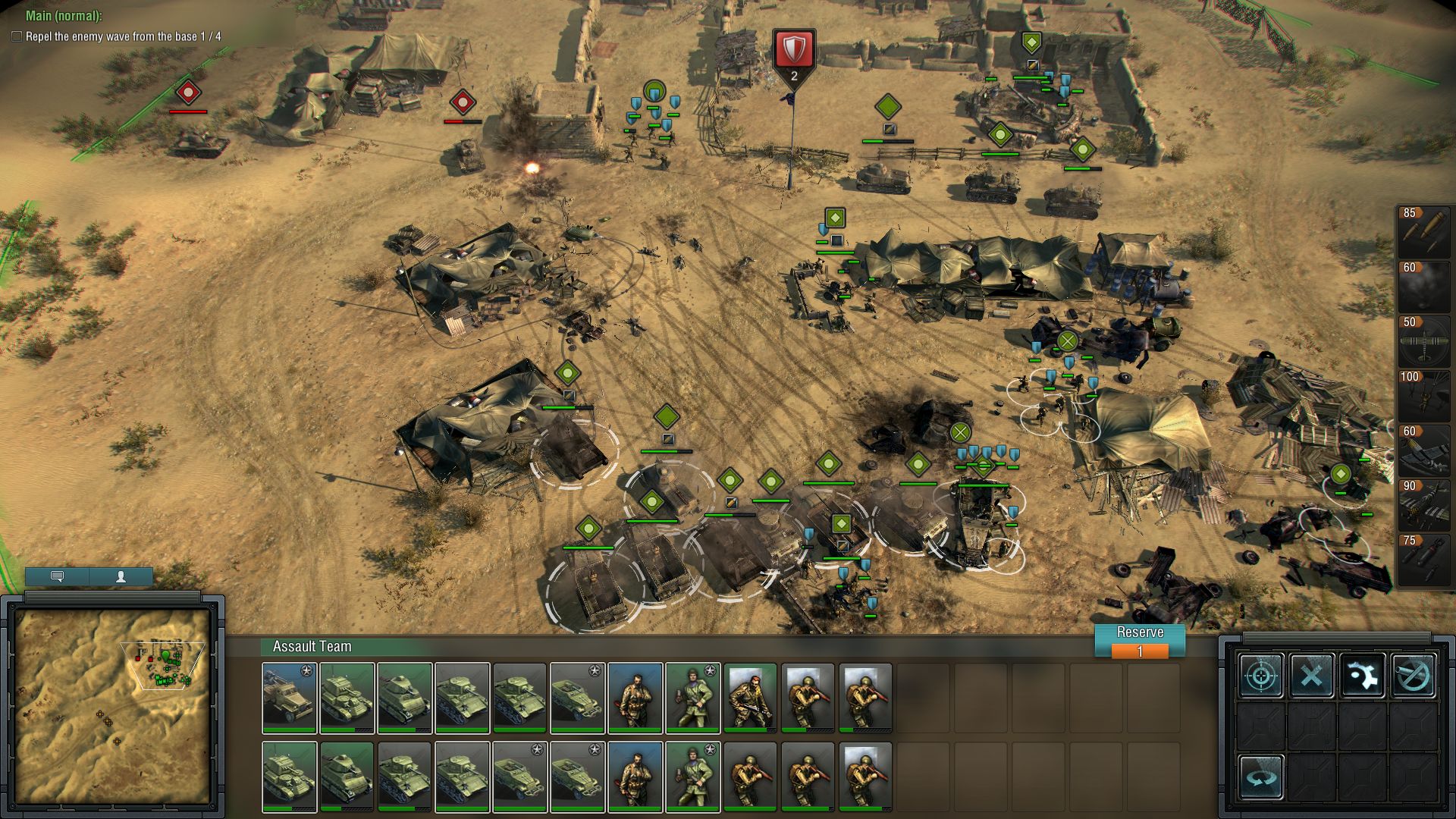Call in the 100-point paratroopers ability
Screen dimensions: 1456x819
point(1423,395)
